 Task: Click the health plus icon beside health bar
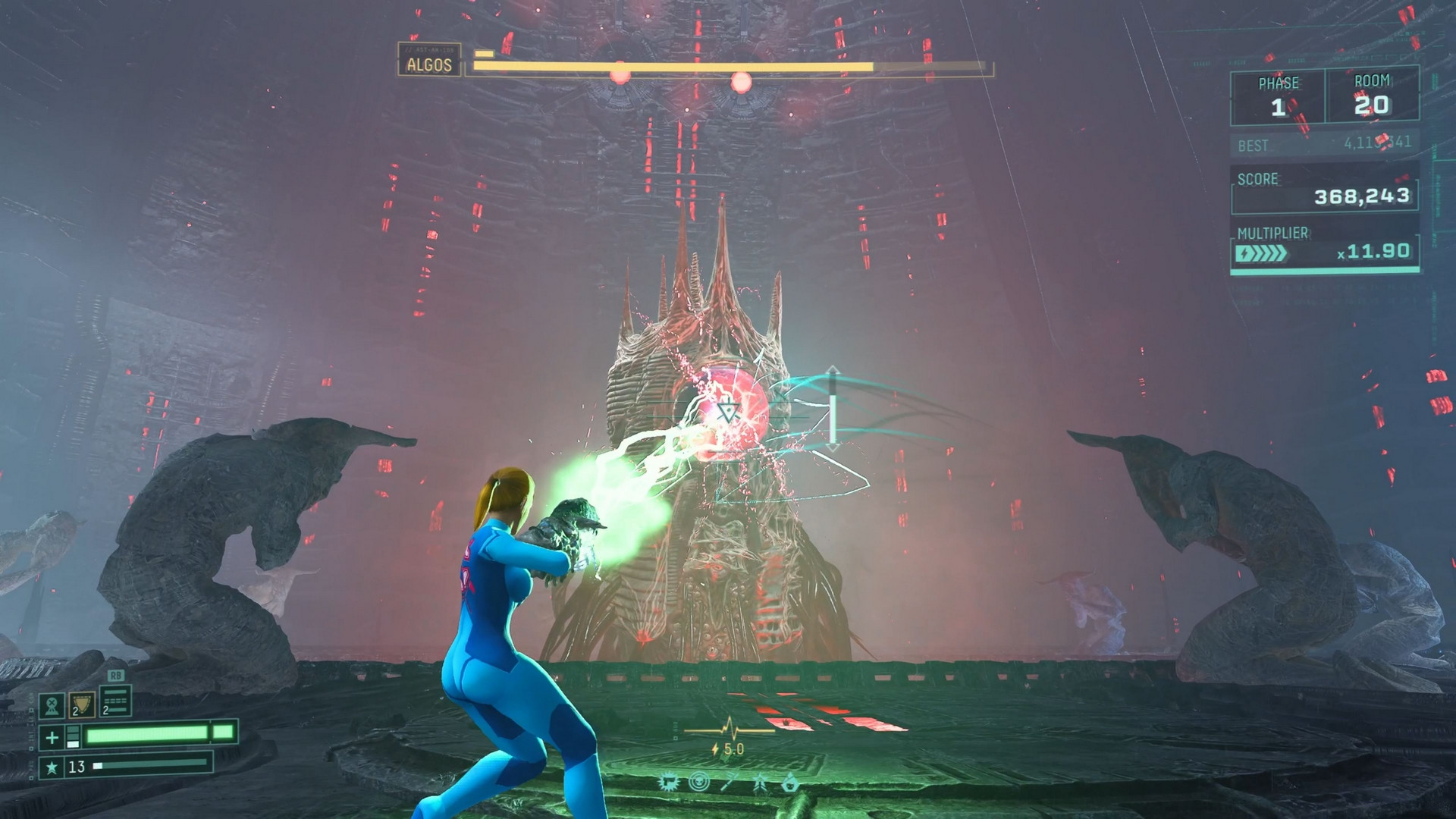tap(52, 736)
